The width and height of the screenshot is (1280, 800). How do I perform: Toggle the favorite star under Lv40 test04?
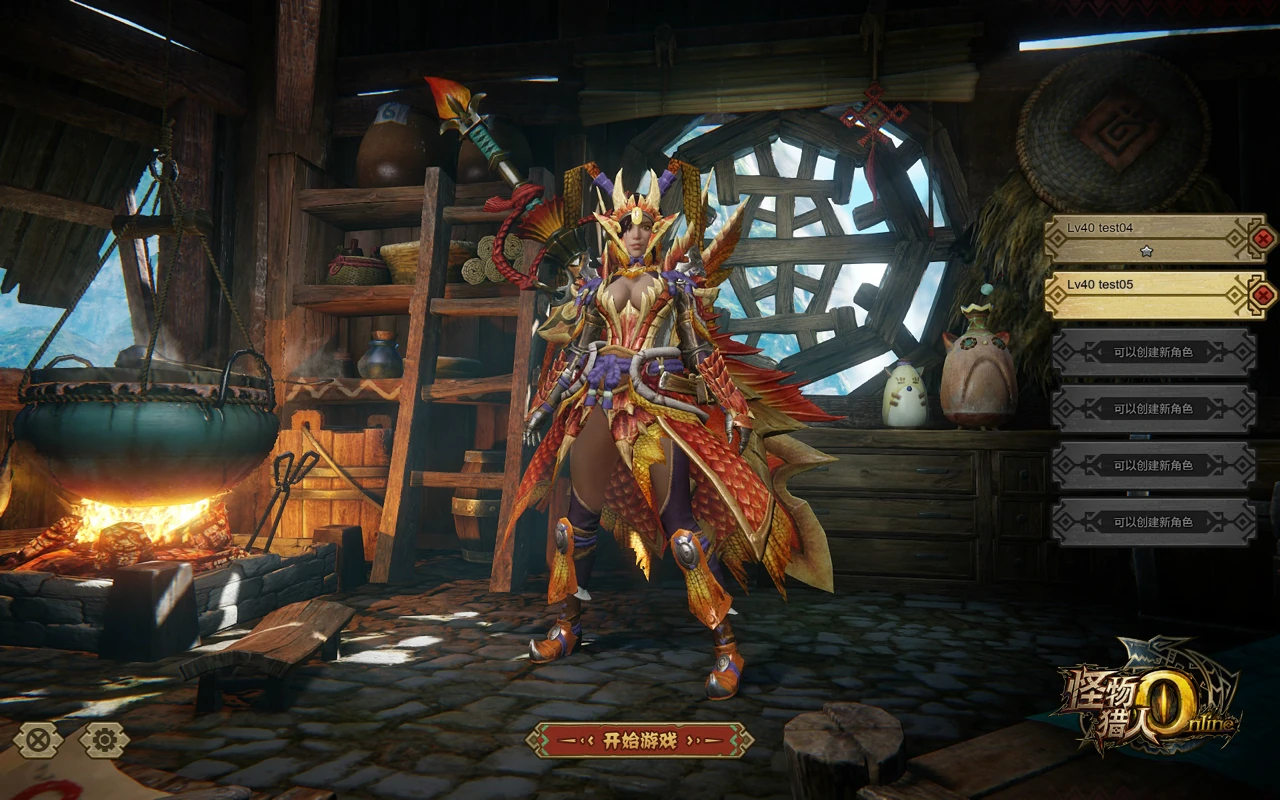[x=1147, y=250]
